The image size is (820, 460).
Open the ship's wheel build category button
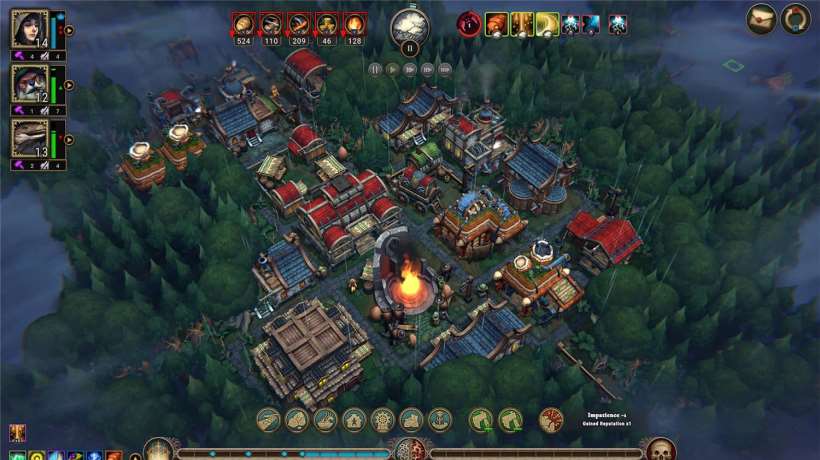click(x=384, y=420)
